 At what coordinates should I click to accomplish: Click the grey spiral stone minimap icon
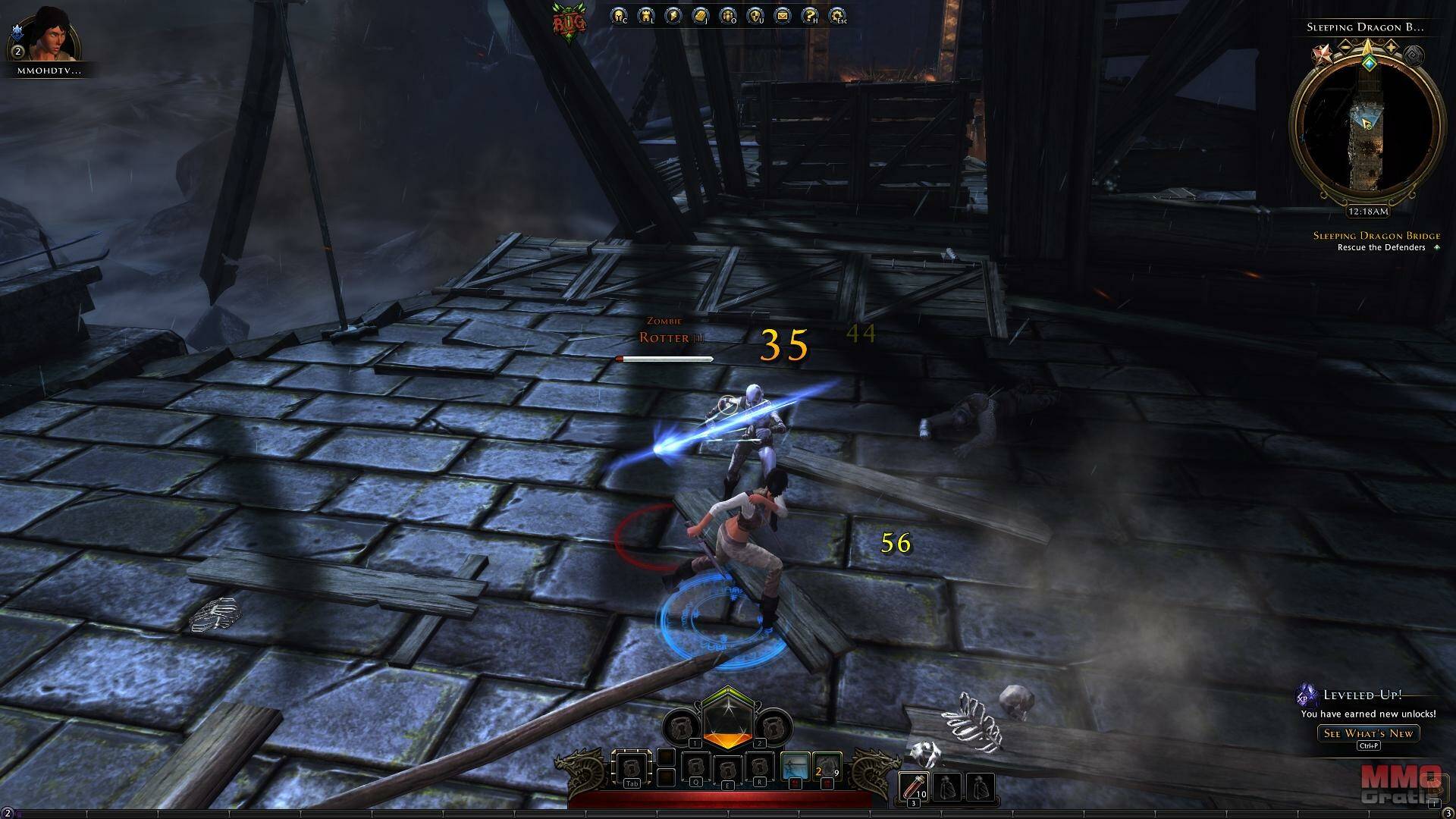point(1414,55)
